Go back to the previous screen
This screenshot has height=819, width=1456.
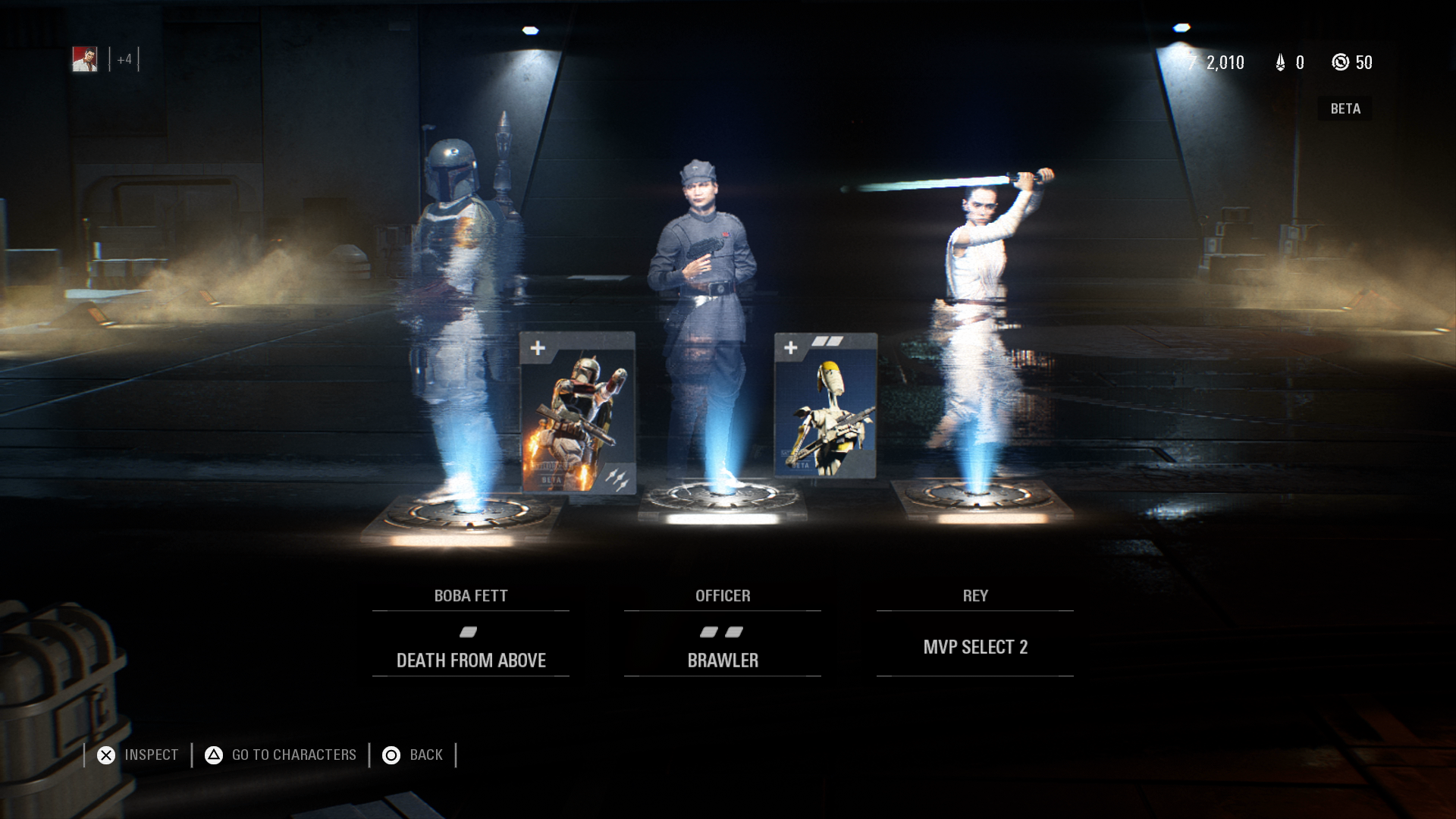(413, 755)
